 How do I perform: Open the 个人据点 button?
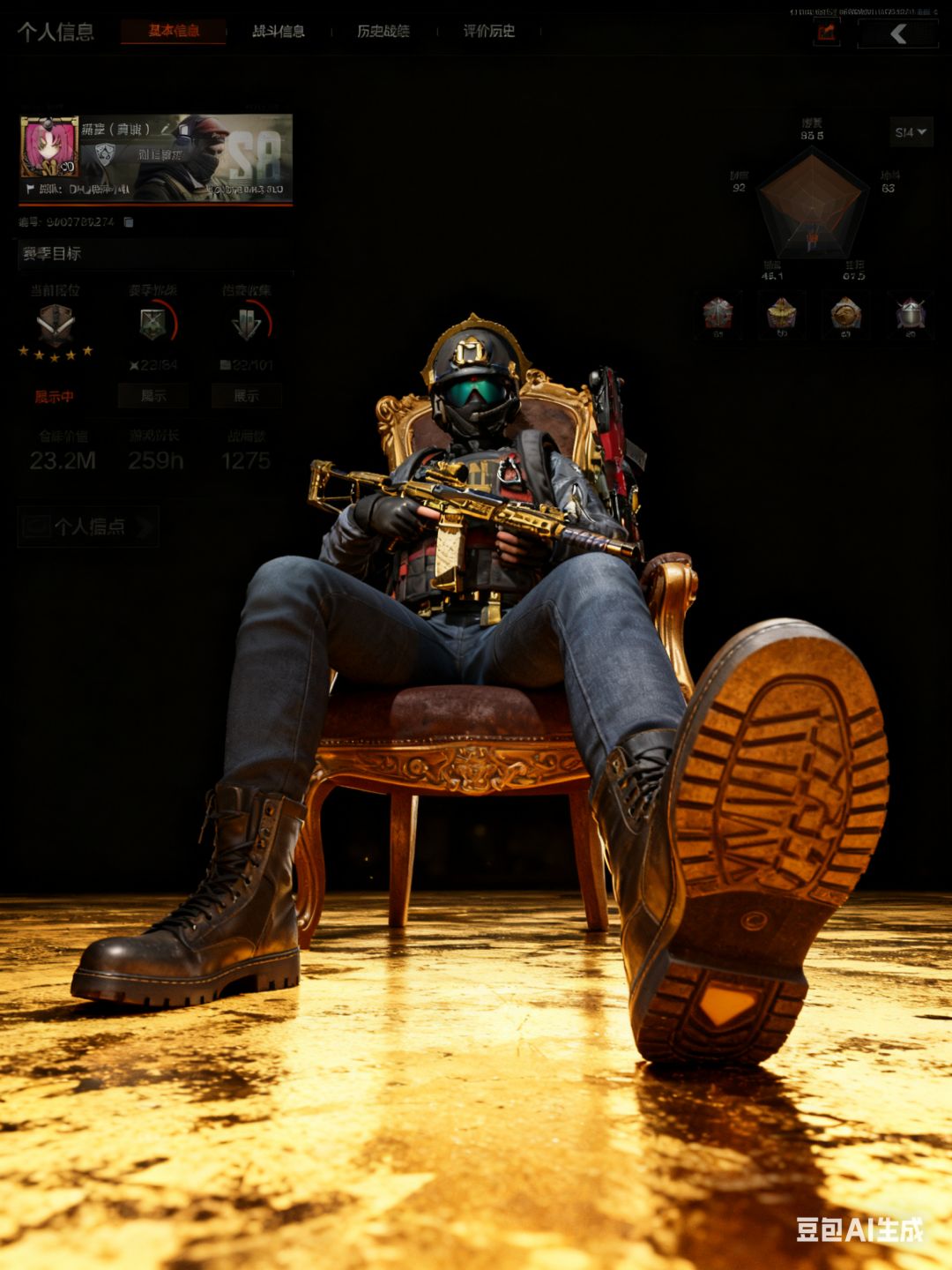click(x=88, y=527)
